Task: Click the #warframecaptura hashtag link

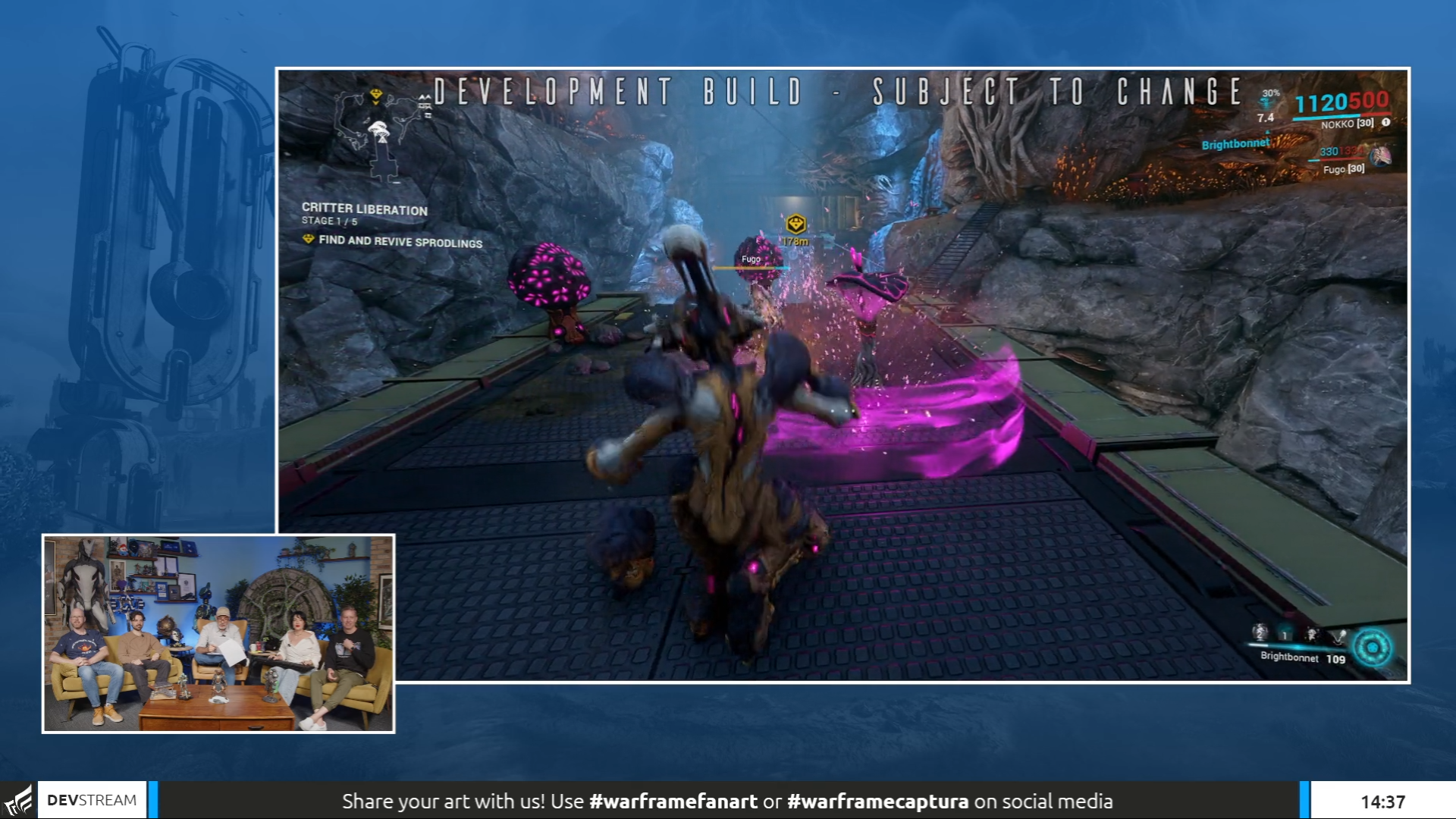Action: tap(880, 799)
